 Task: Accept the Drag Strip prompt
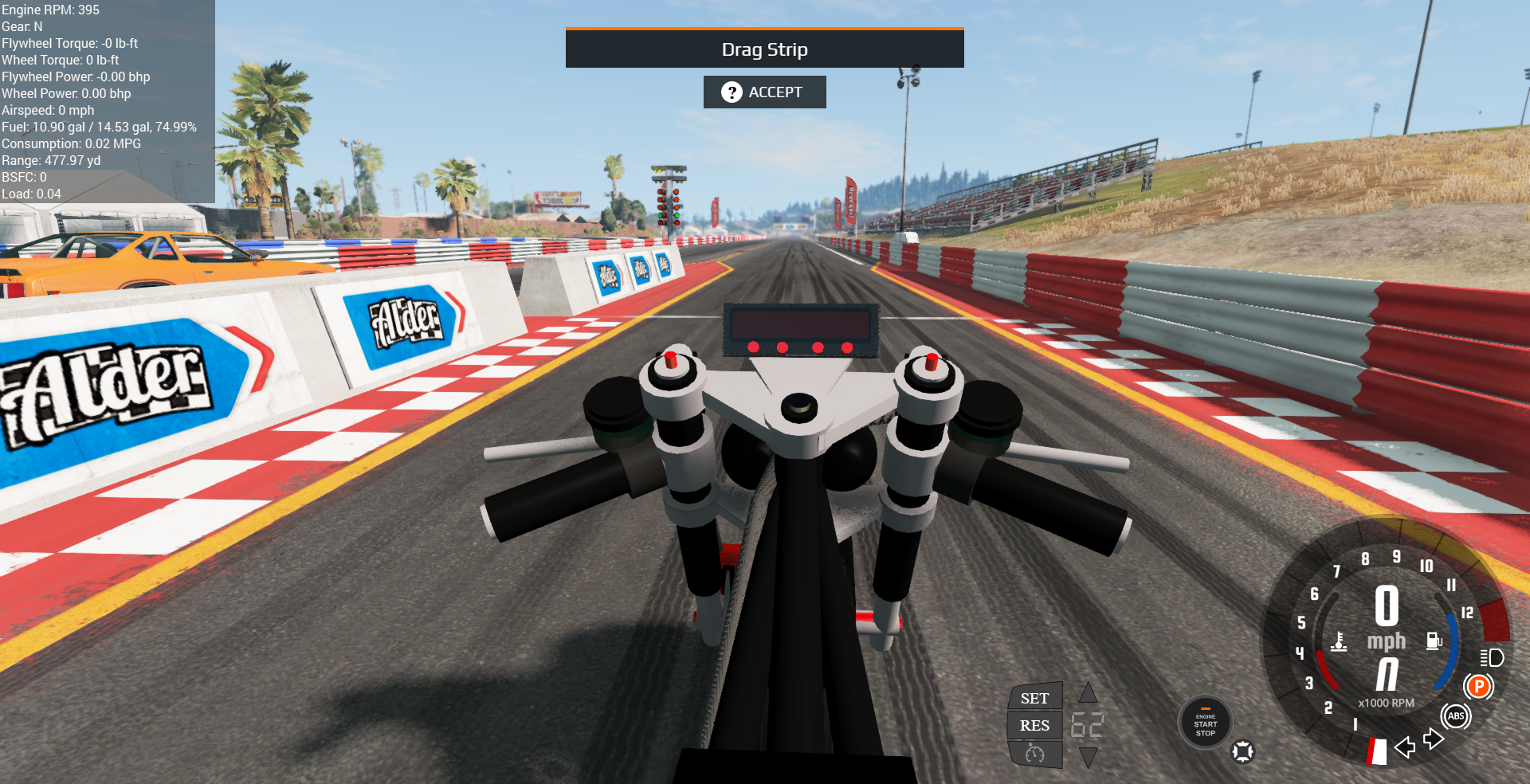764,92
